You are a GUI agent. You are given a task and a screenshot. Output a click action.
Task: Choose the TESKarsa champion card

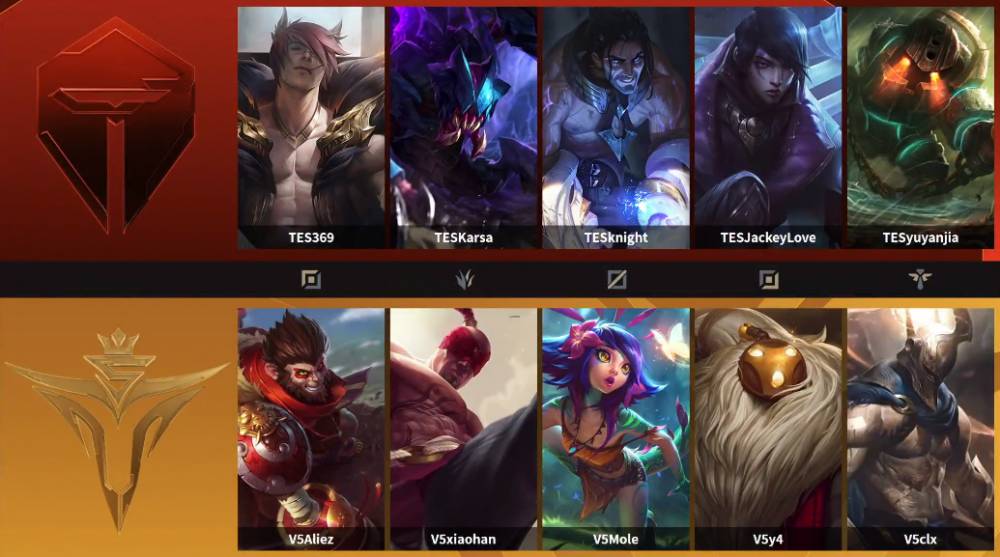click(464, 127)
